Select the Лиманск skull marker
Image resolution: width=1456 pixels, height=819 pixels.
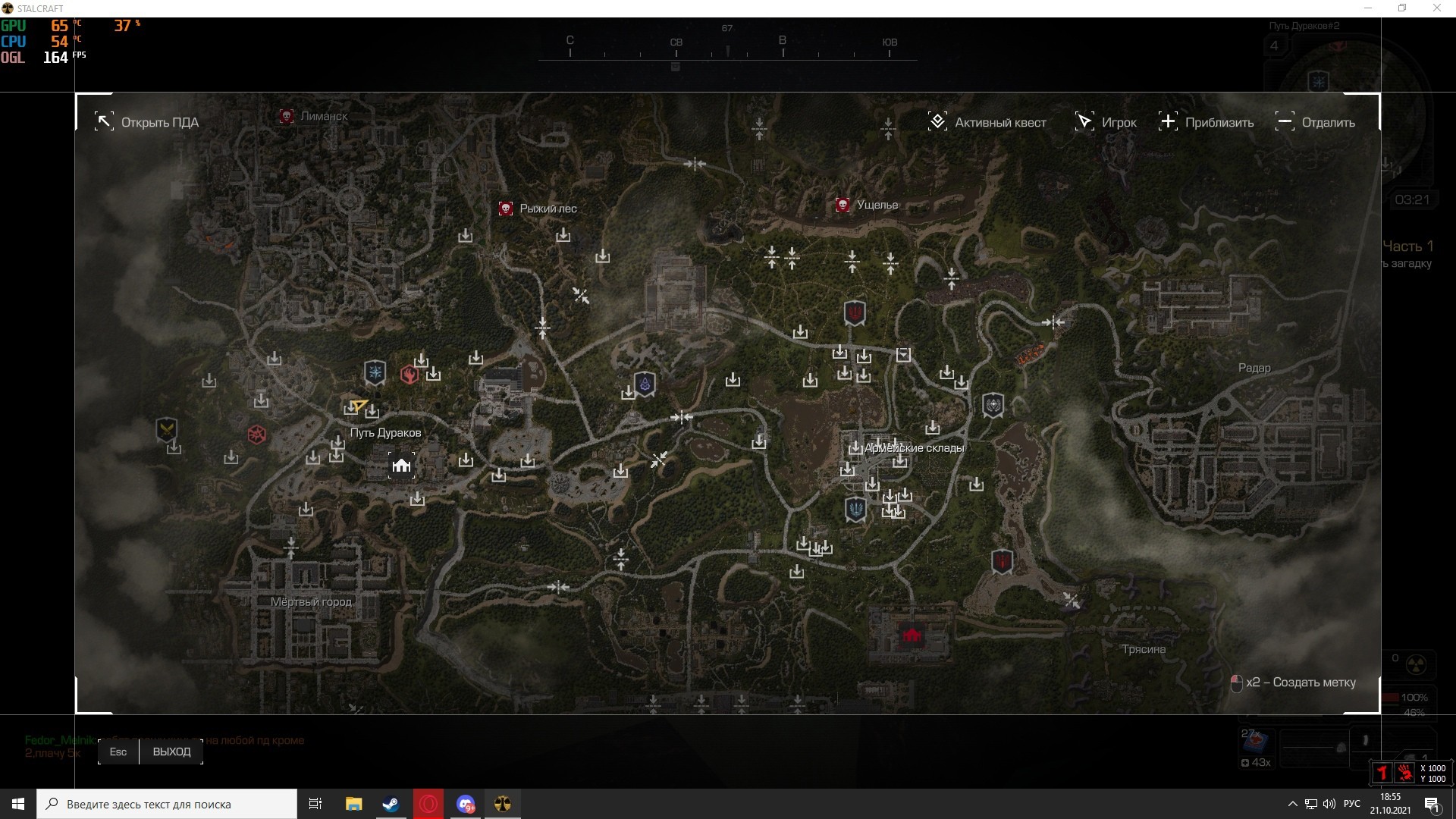point(287,116)
